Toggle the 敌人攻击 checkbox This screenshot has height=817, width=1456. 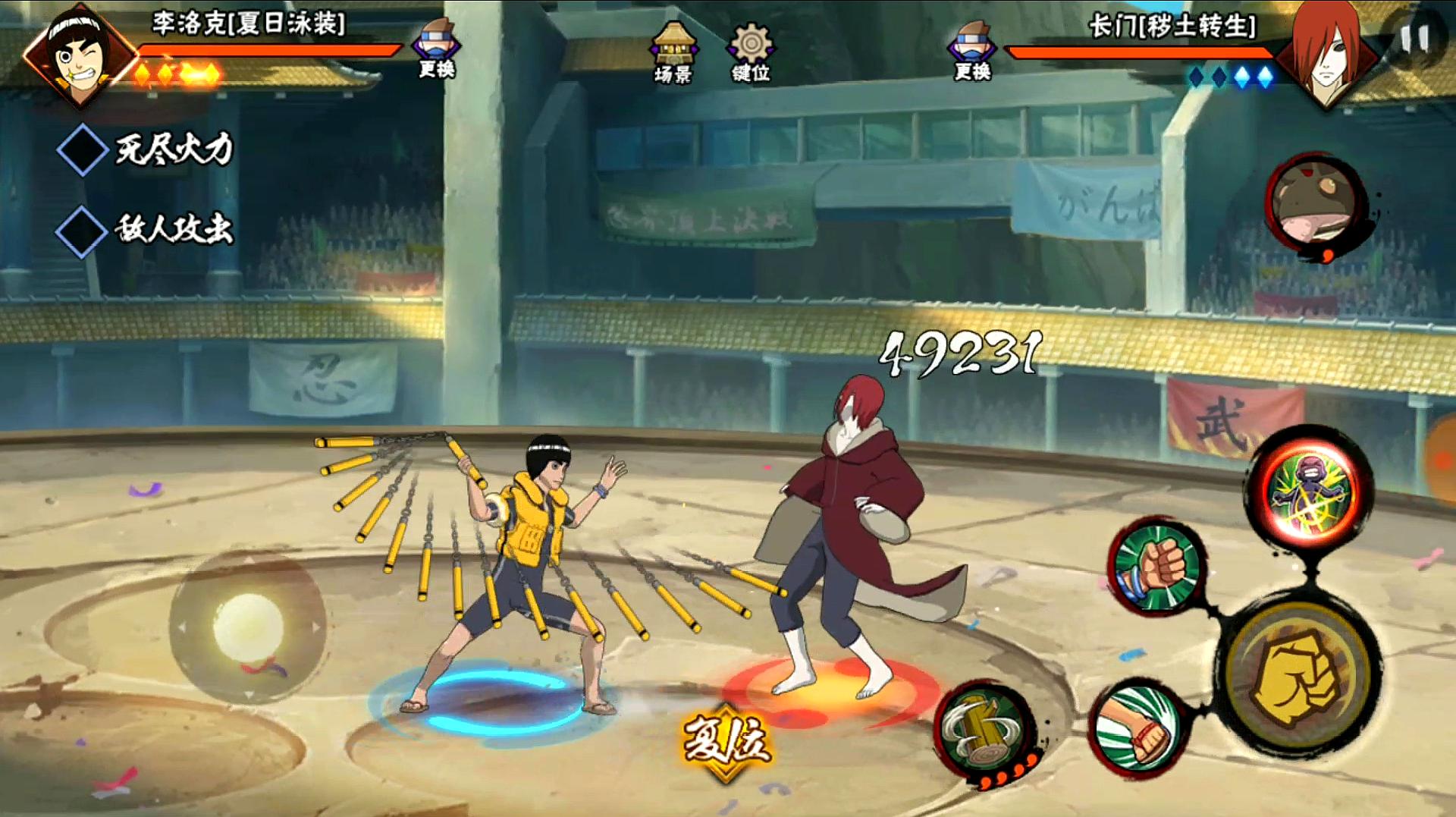(x=82, y=230)
